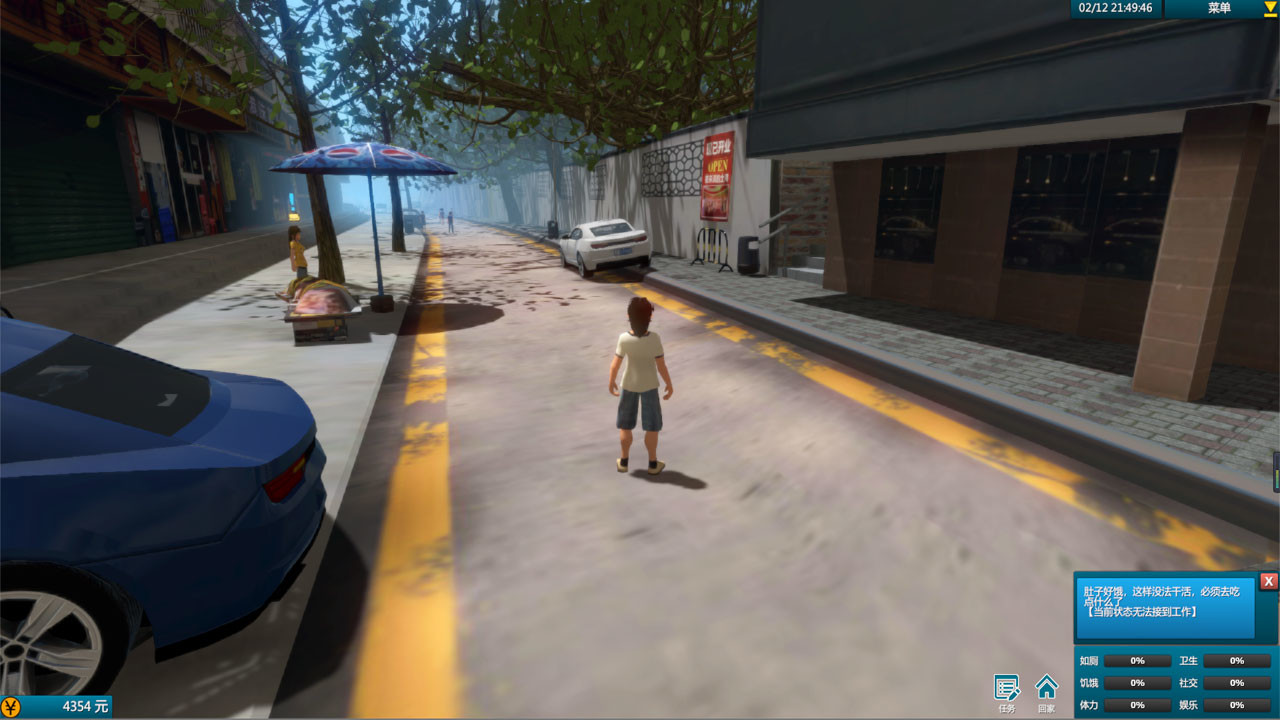Click the yellow triangle toggle near 菜单

point(1268,9)
